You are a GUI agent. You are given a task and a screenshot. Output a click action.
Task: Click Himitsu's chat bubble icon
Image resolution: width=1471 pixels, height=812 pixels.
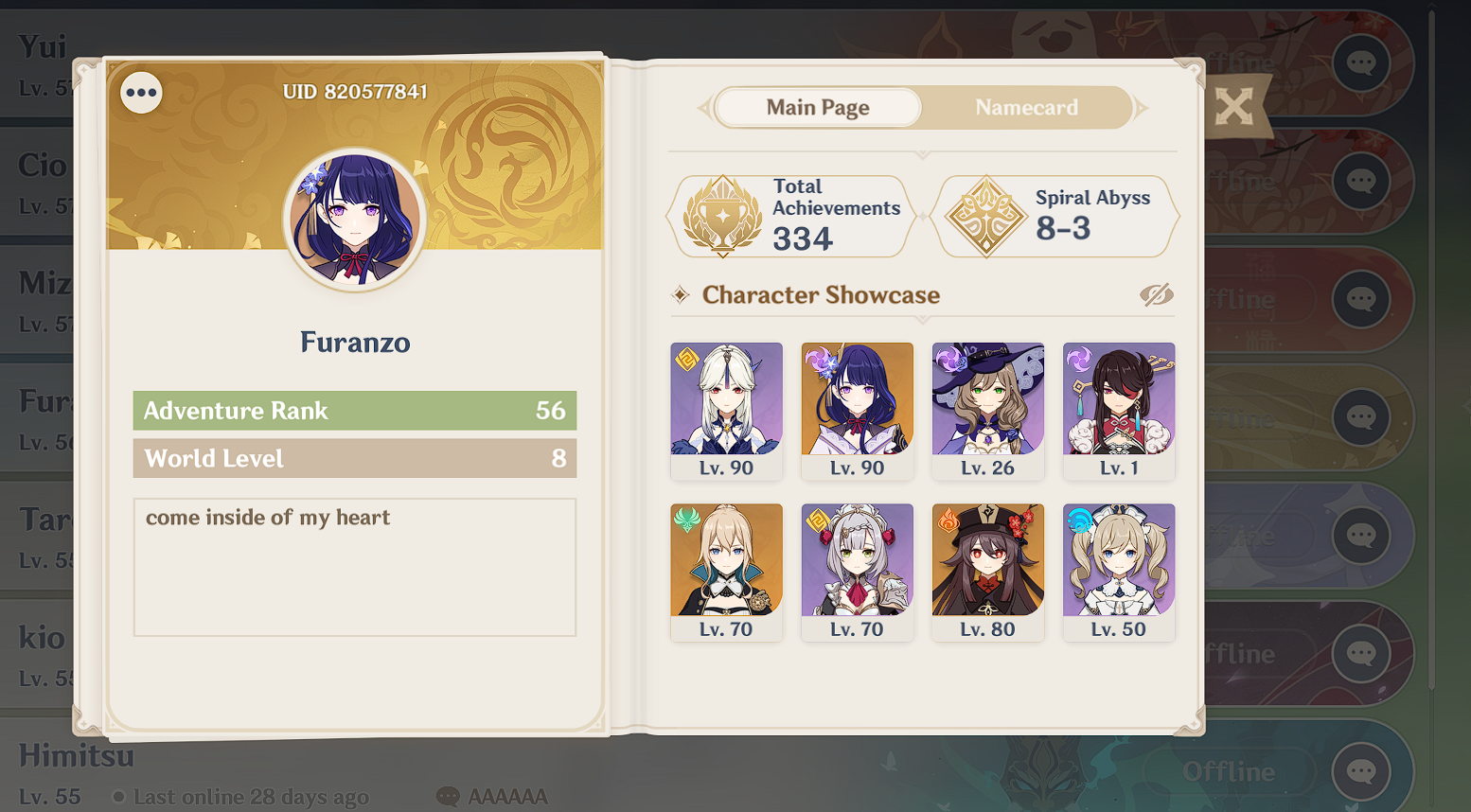1360,770
